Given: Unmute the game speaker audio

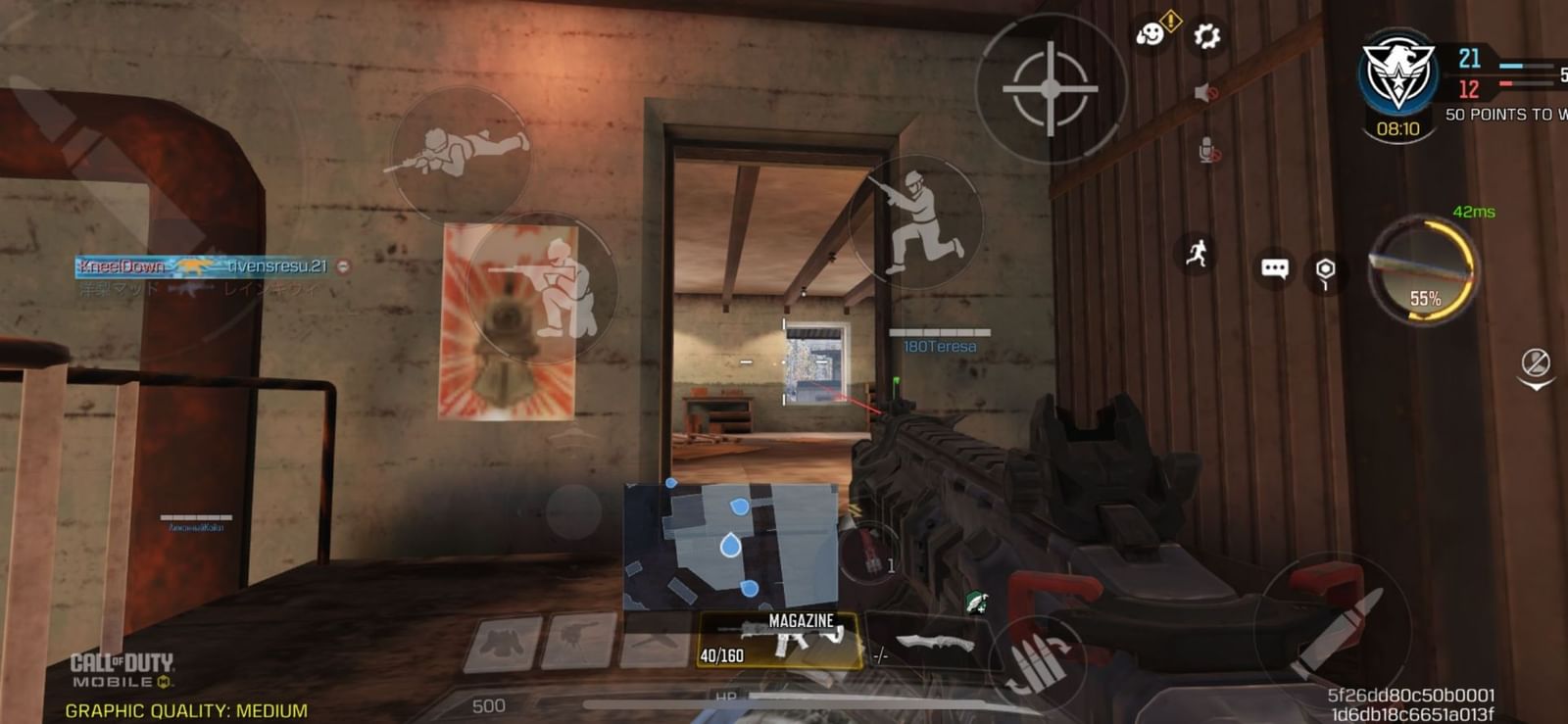Looking at the screenshot, I should (x=1203, y=93).
